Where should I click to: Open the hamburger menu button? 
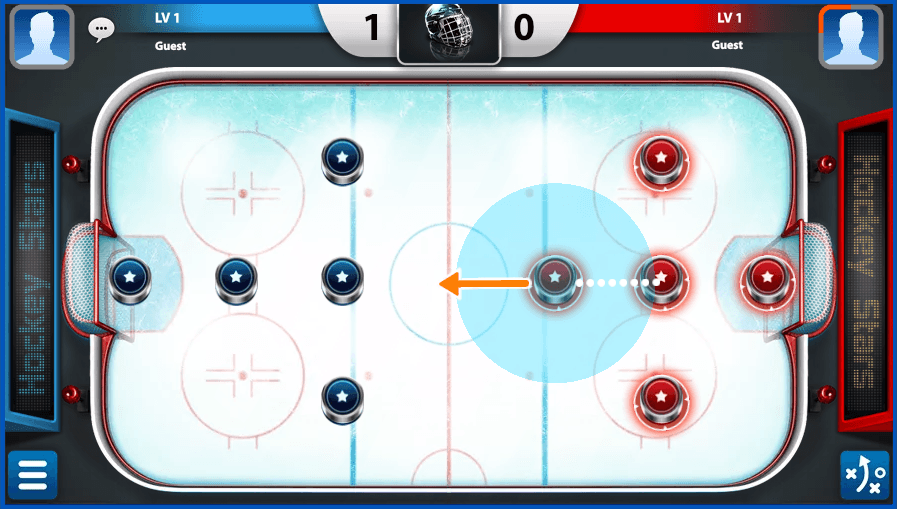32,475
